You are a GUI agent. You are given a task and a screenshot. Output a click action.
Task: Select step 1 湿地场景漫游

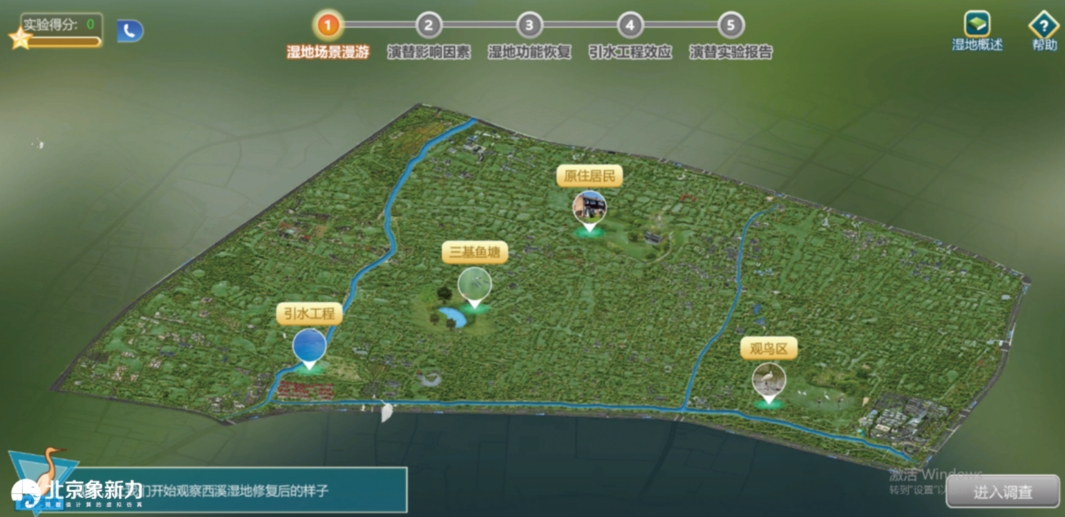tap(328, 26)
